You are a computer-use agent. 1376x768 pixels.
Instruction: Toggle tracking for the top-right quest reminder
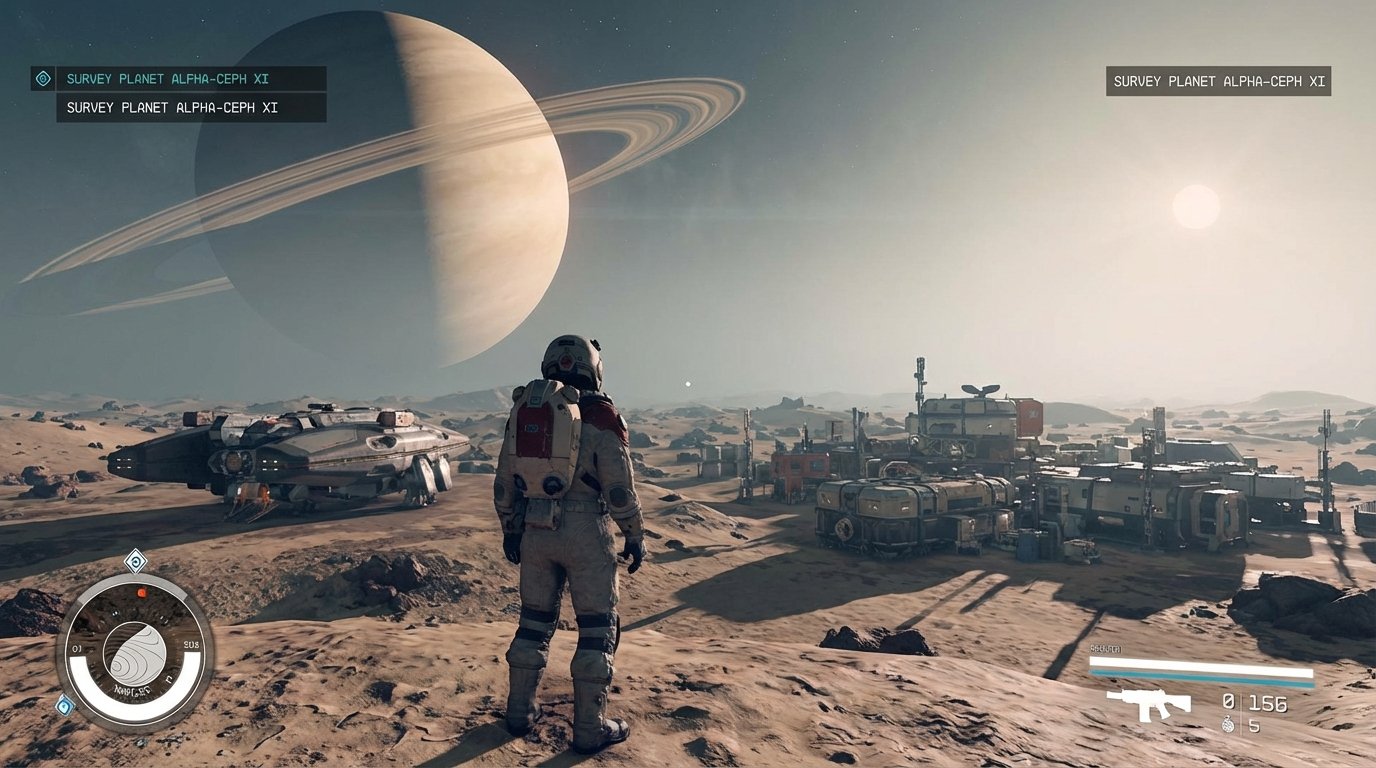[x=1218, y=82]
